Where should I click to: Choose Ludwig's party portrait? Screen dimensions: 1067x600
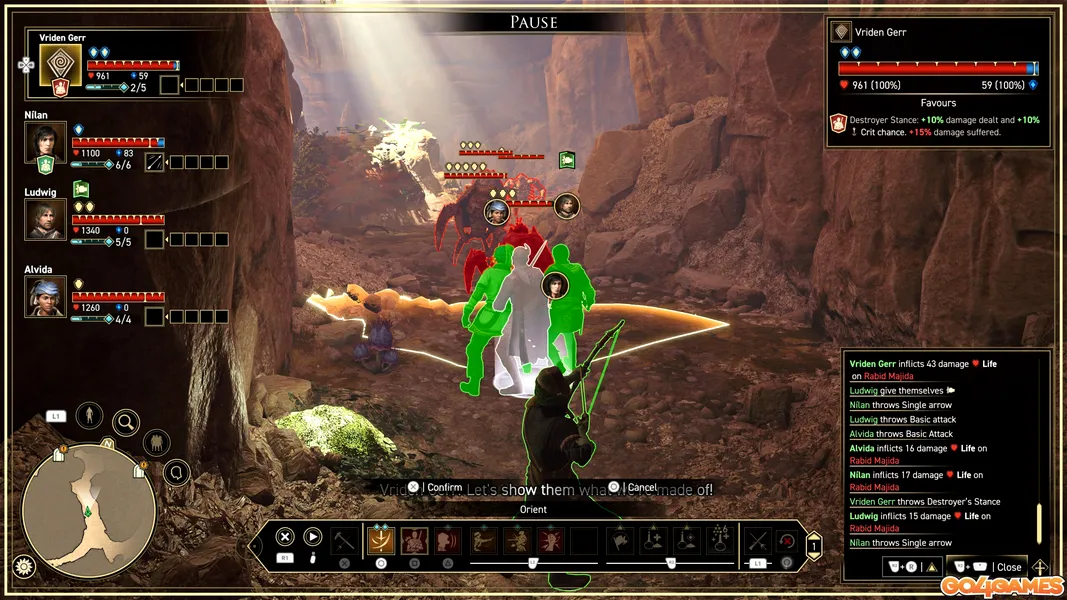coord(45,219)
